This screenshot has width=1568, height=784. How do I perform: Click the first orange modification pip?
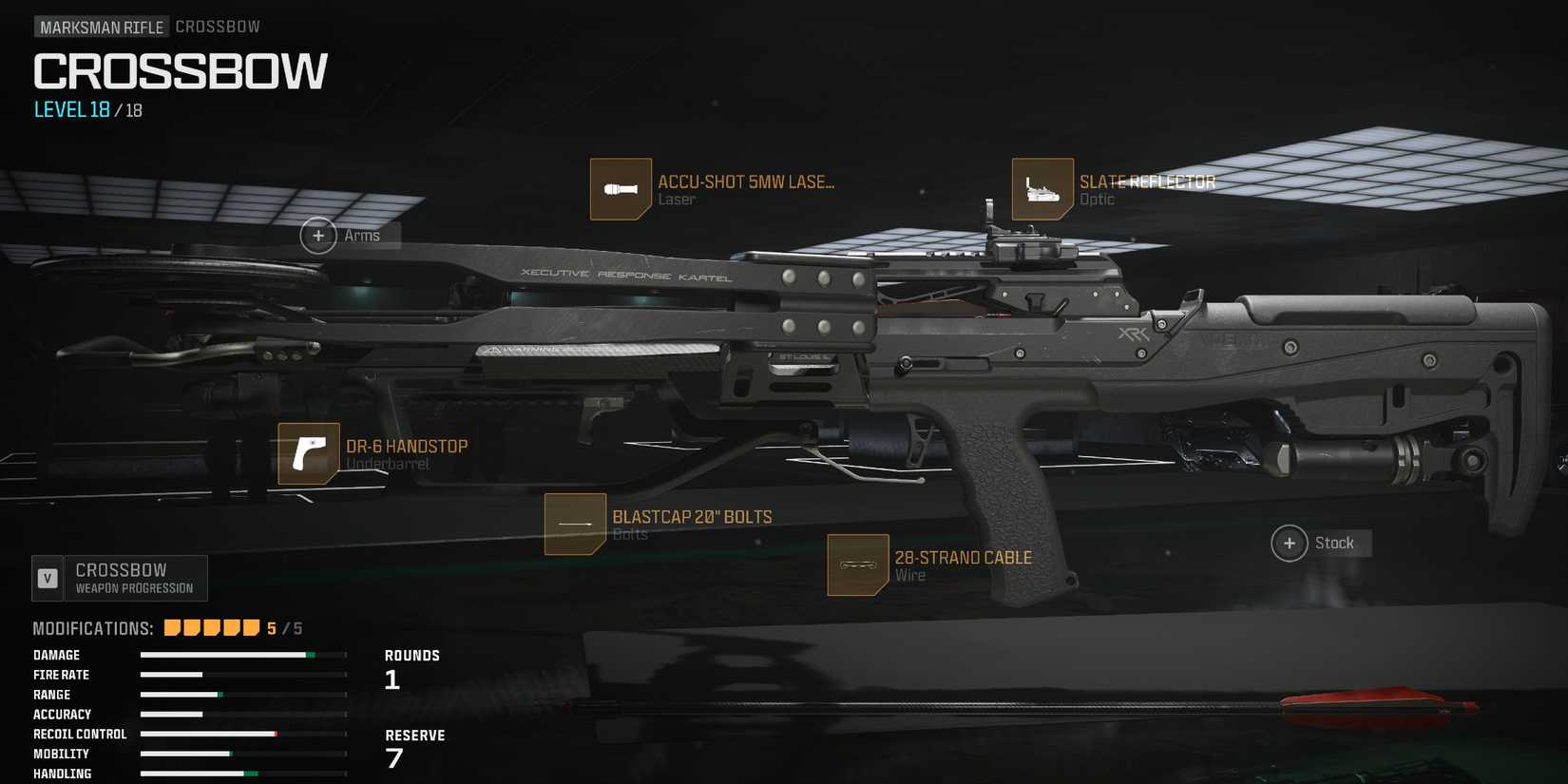[171, 627]
